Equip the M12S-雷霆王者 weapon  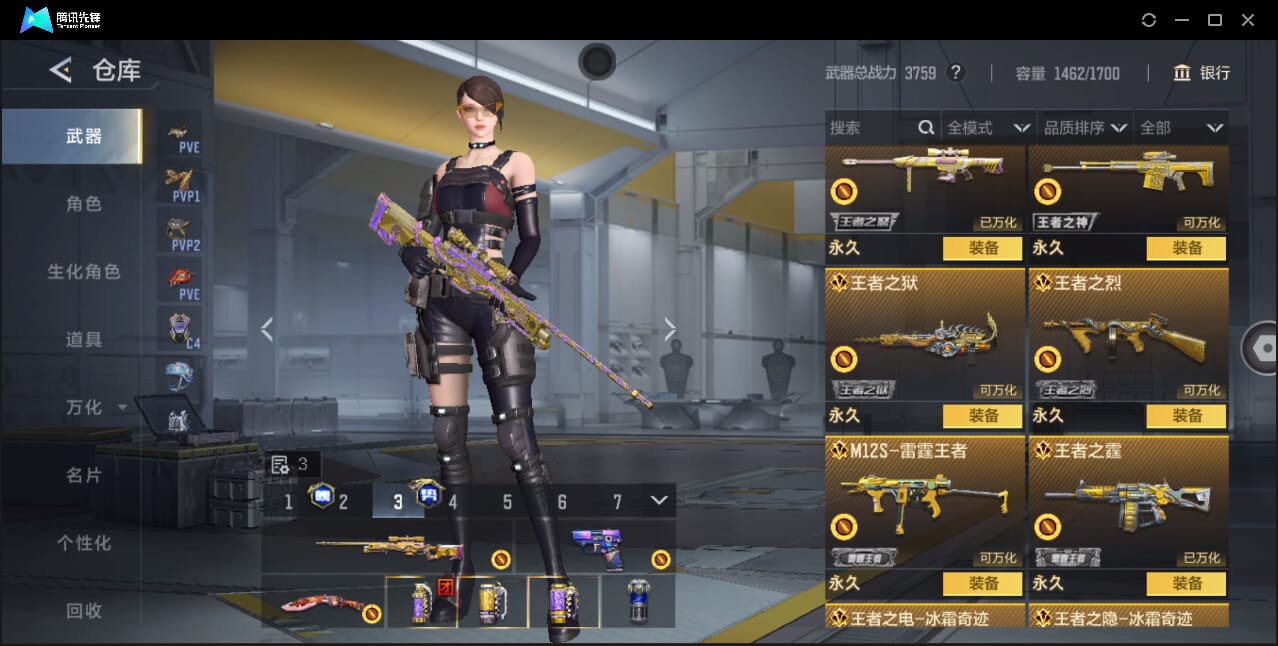[982, 583]
